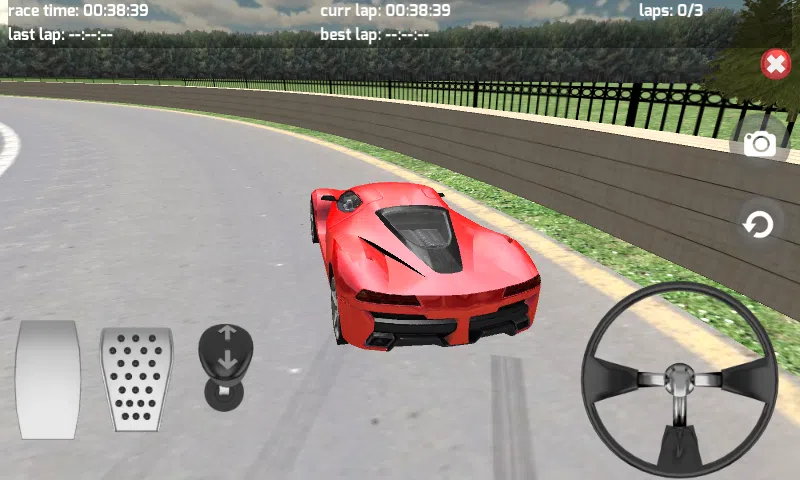
Task: Switch camera view with the camera icon
Action: pyautogui.click(x=760, y=144)
